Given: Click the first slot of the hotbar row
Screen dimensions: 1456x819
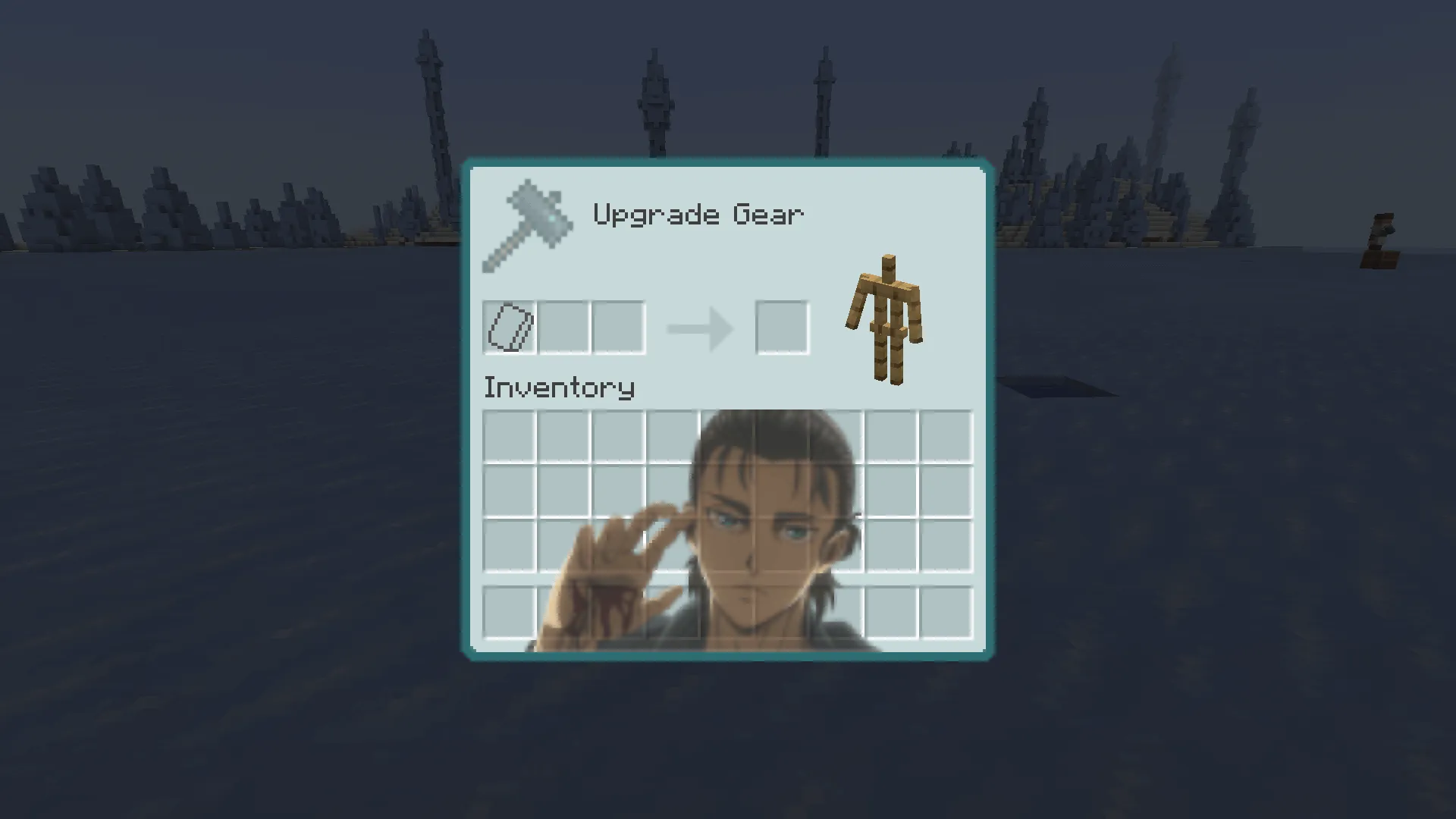Looking at the screenshot, I should click(x=510, y=611).
